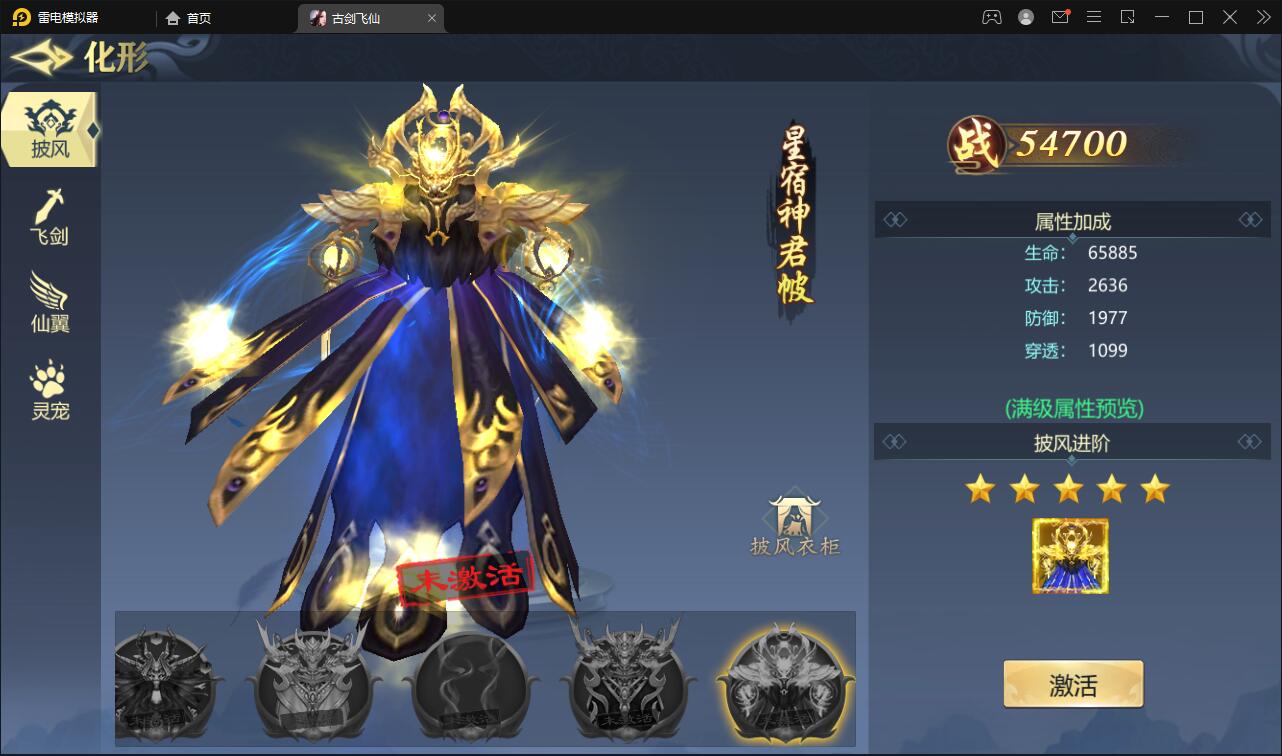Open the 飞剑 flying sword panel
Viewport: 1282px width, 756px height.
pos(49,213)
